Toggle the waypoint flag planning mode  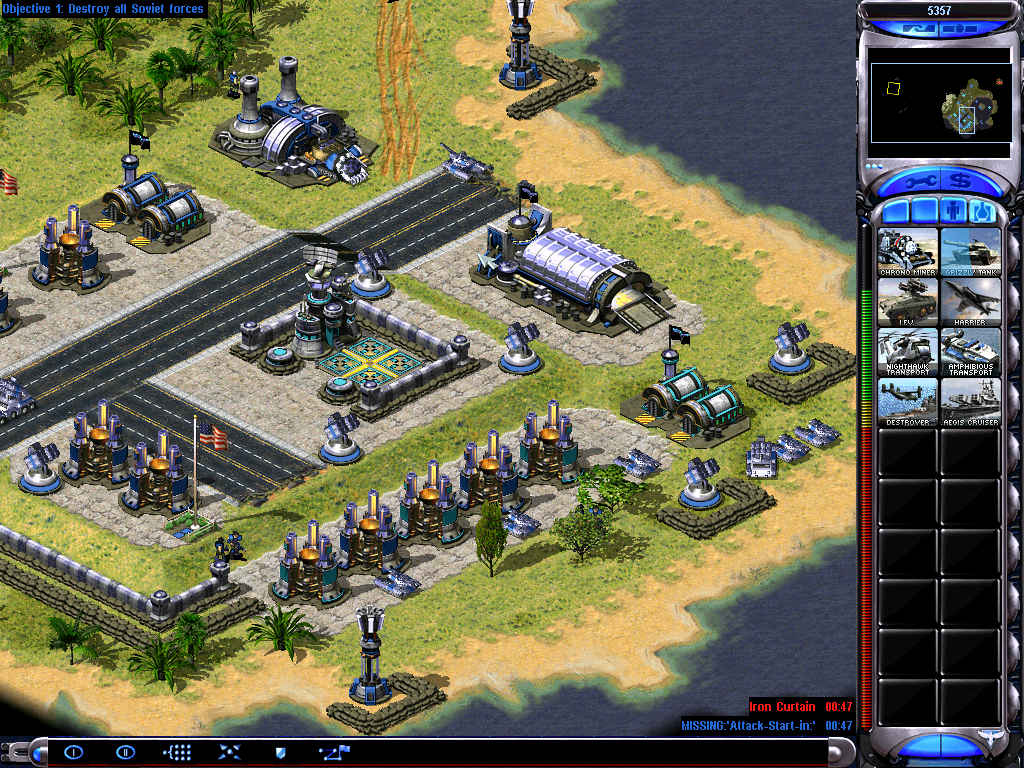[331, 752]
